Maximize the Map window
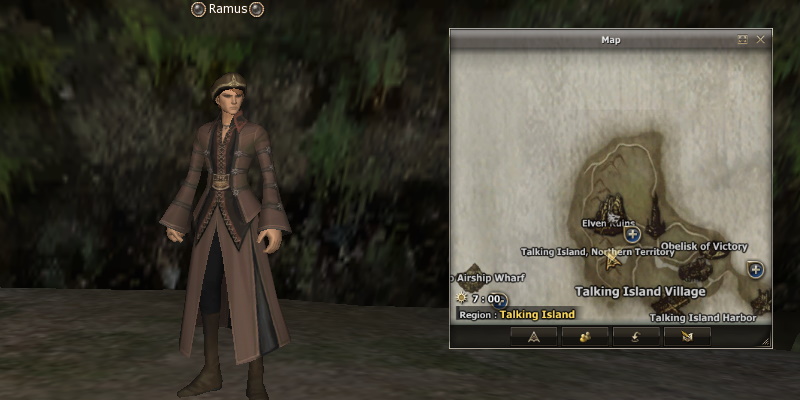Screen dimensions: 800x400 click(743, 40)
